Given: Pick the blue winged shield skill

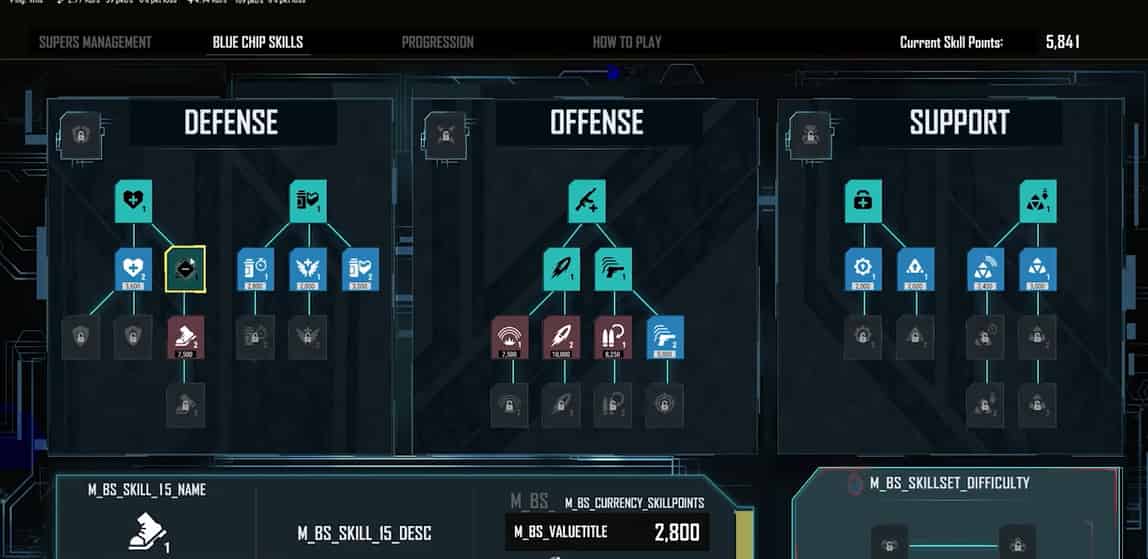Looking at the screenshot, I should 306,268.
